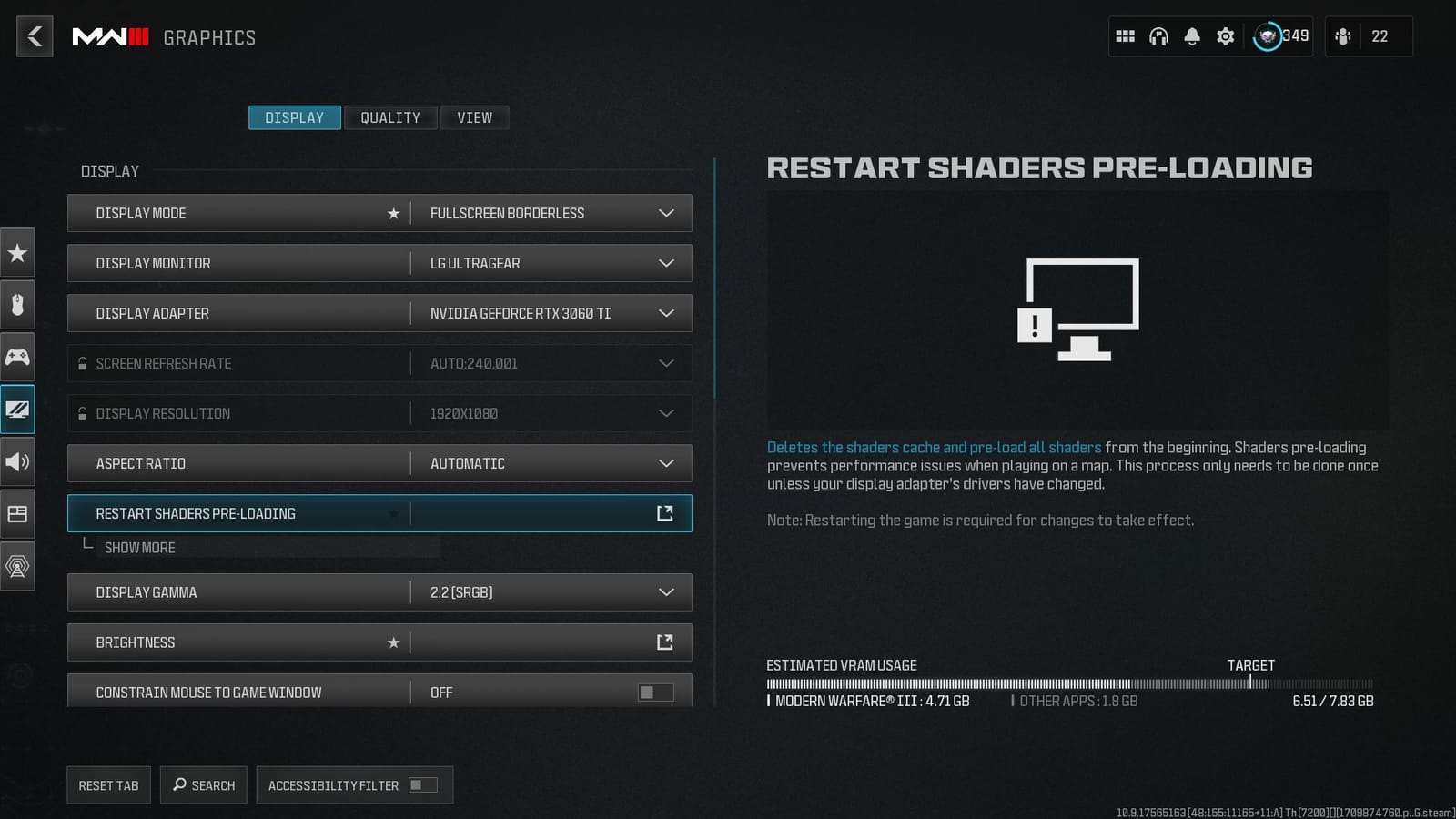Expand the Display Gamma dropdown
Viewport: 1456px width, 819px height.
coord(666,591)
